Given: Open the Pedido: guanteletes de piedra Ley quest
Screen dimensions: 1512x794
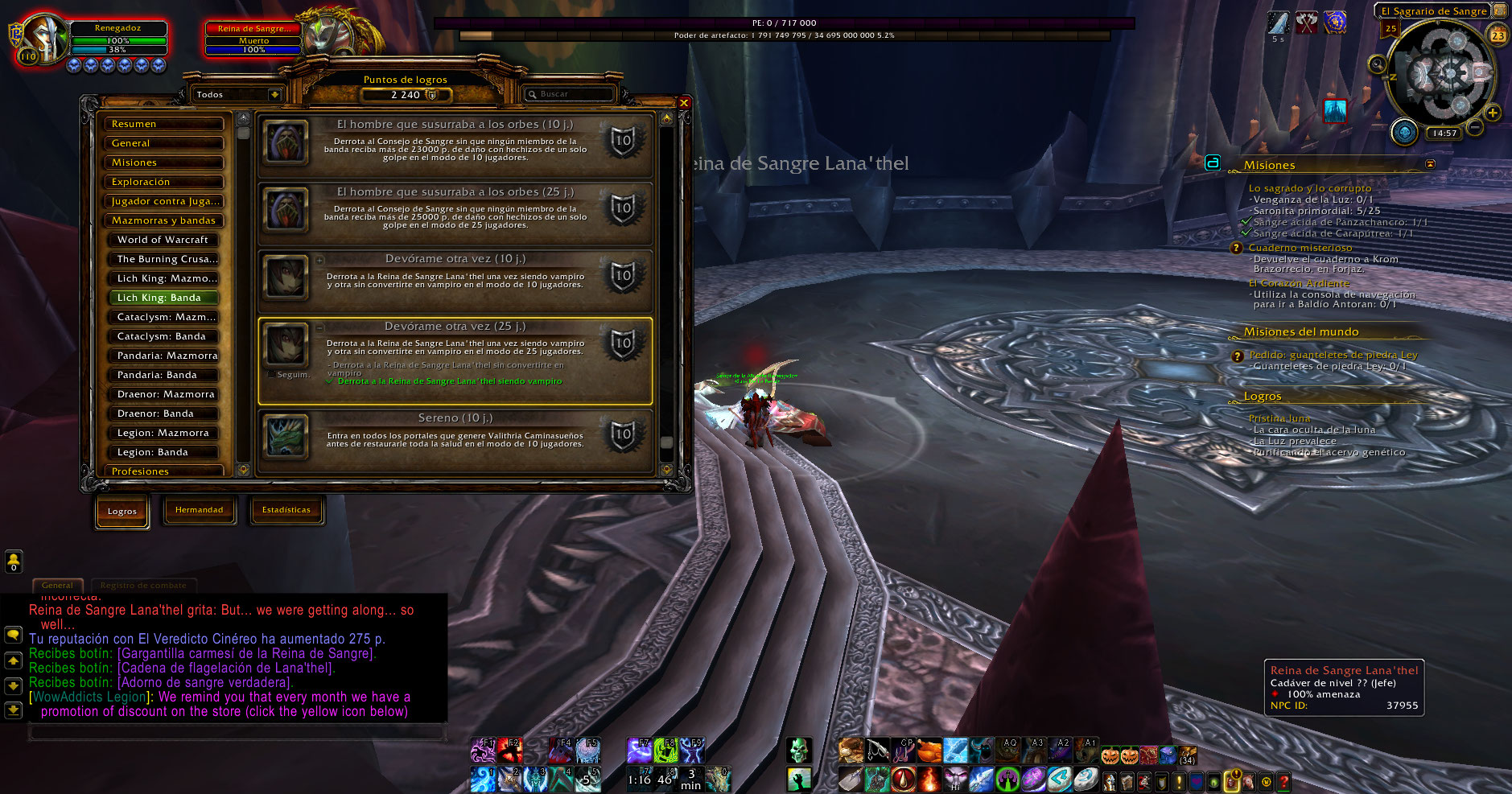Looking at the screenshot, I should pos(1333,355).
